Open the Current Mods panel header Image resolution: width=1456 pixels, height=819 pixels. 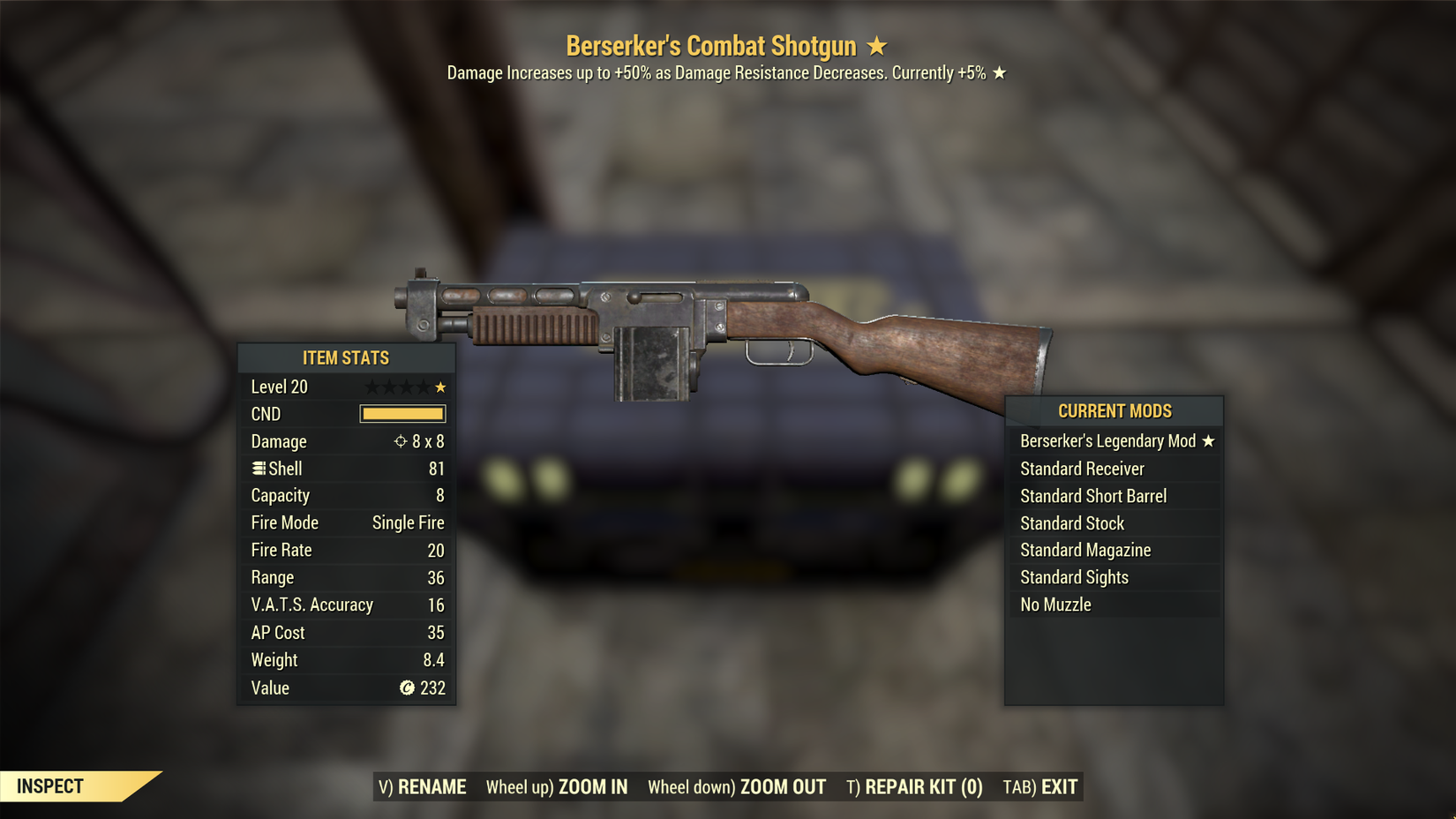pyautogui.click(x=1115, y=411)
